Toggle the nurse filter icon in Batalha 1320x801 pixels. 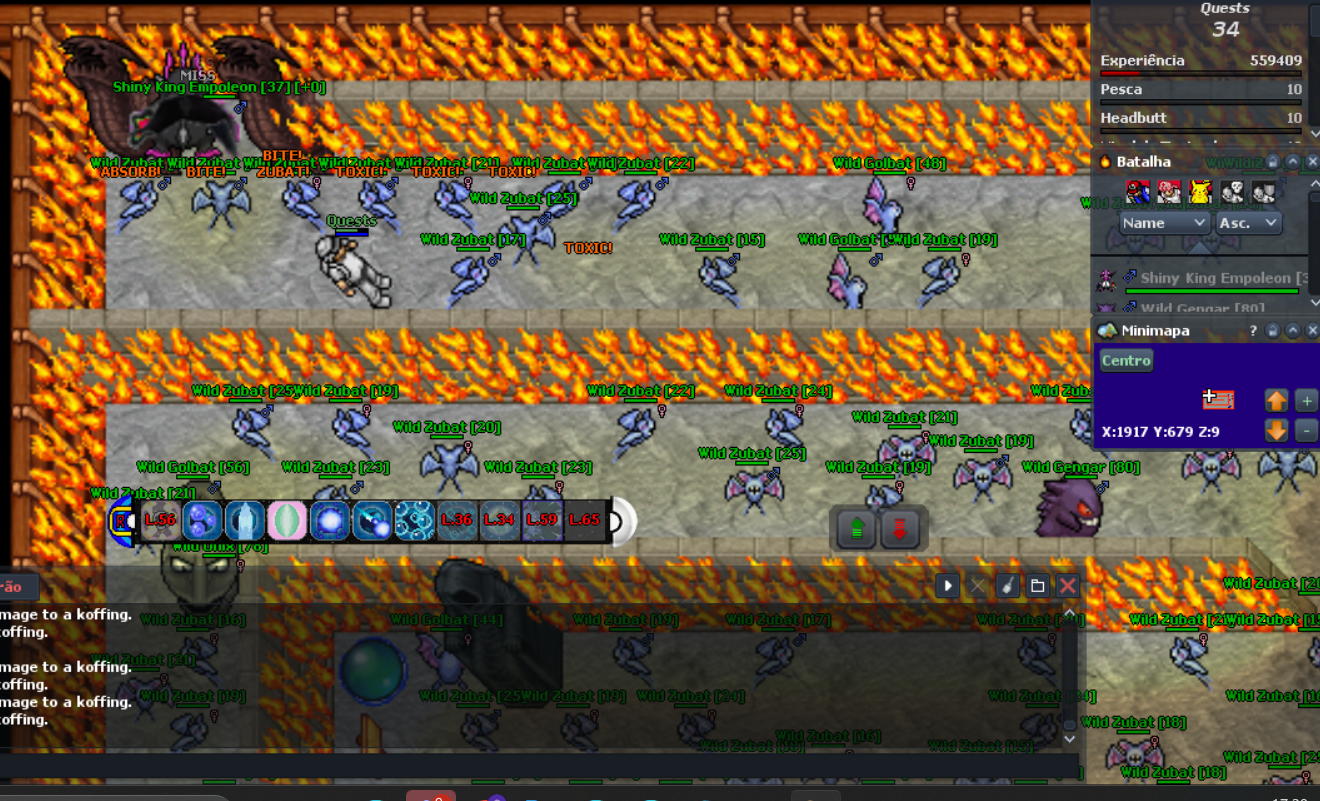(1169, 190)
